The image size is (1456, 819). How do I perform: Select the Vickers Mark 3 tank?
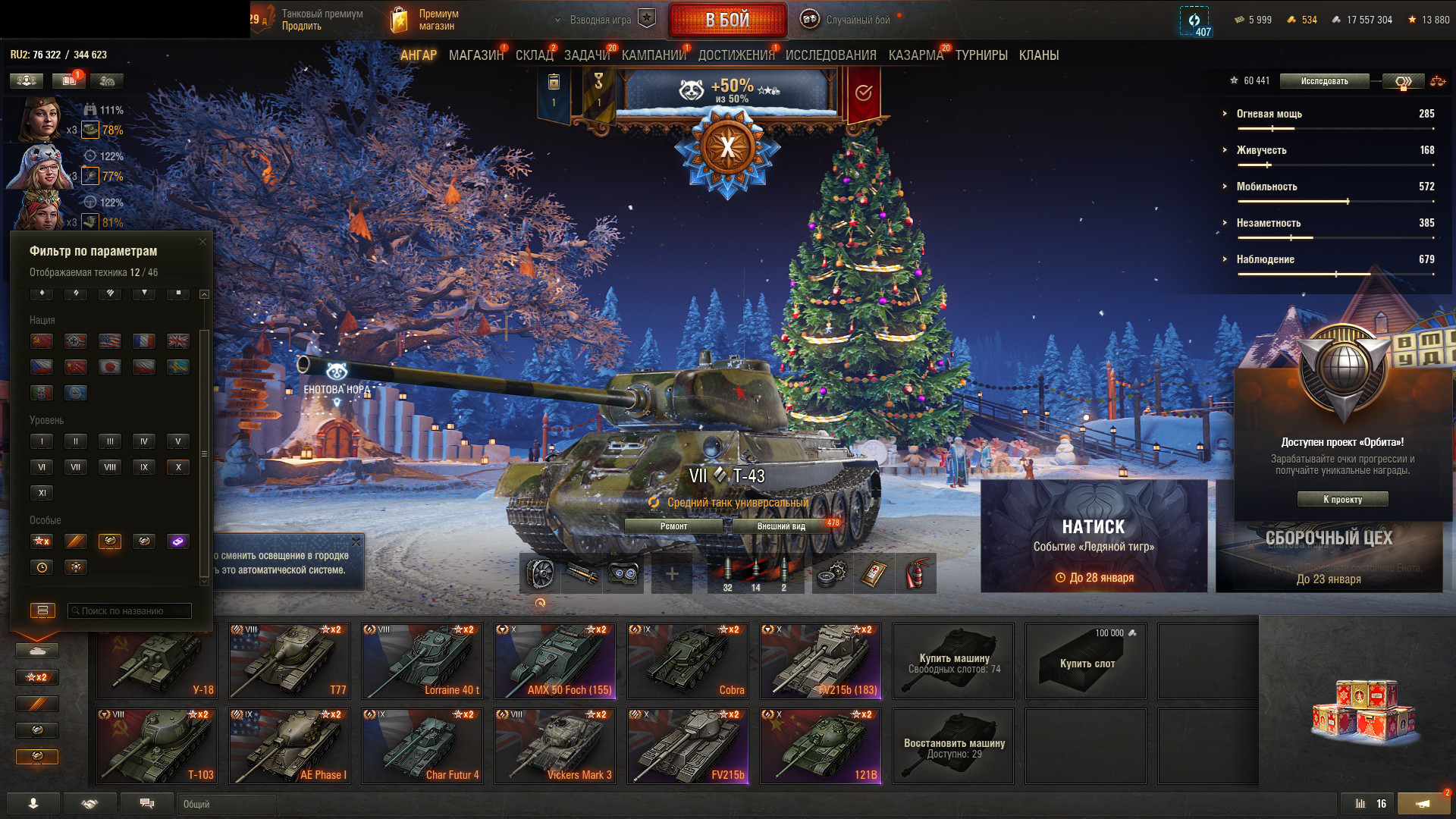point(555,746)
